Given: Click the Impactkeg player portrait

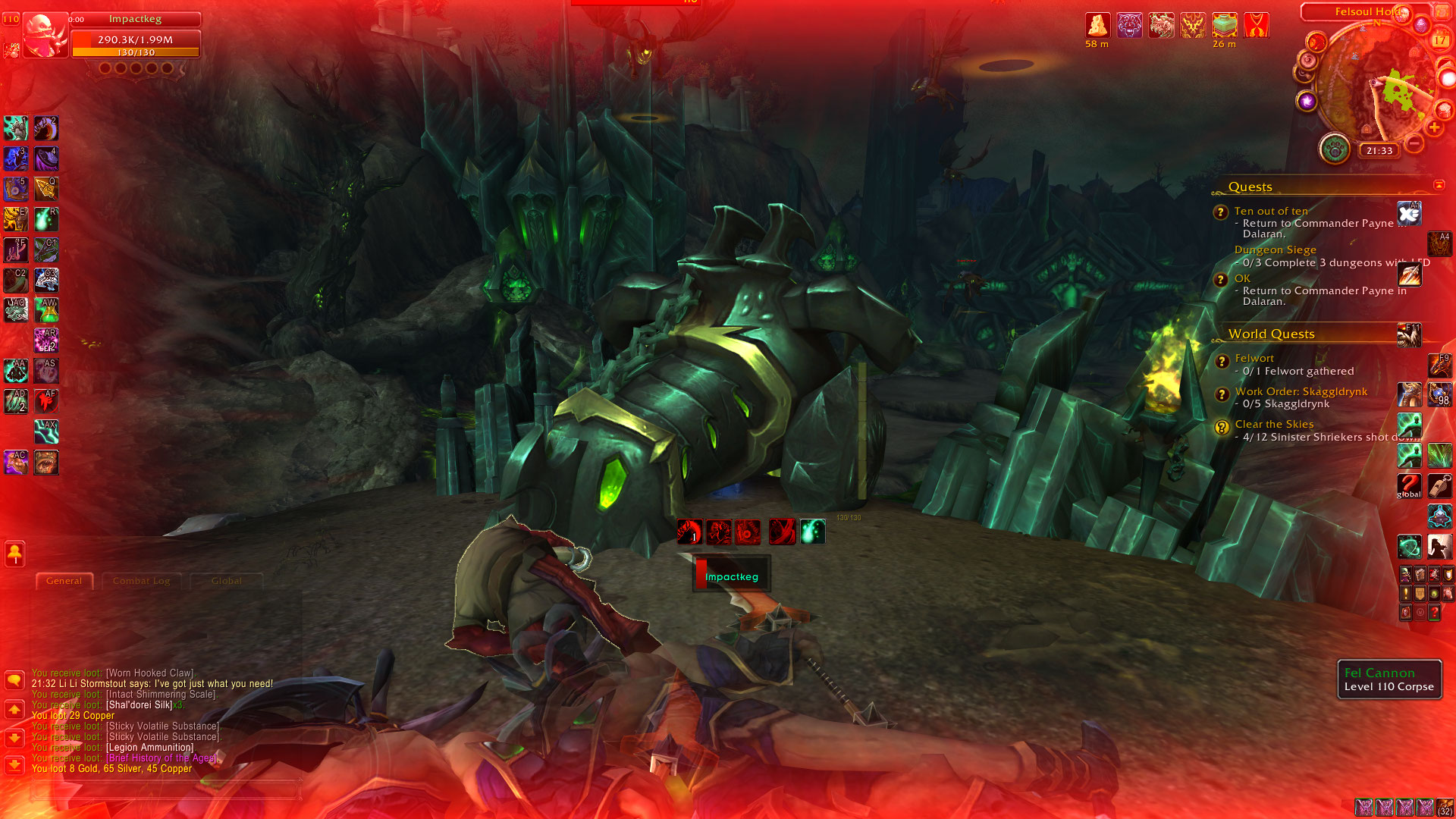Looking at the screenshot, I should 45,35.
